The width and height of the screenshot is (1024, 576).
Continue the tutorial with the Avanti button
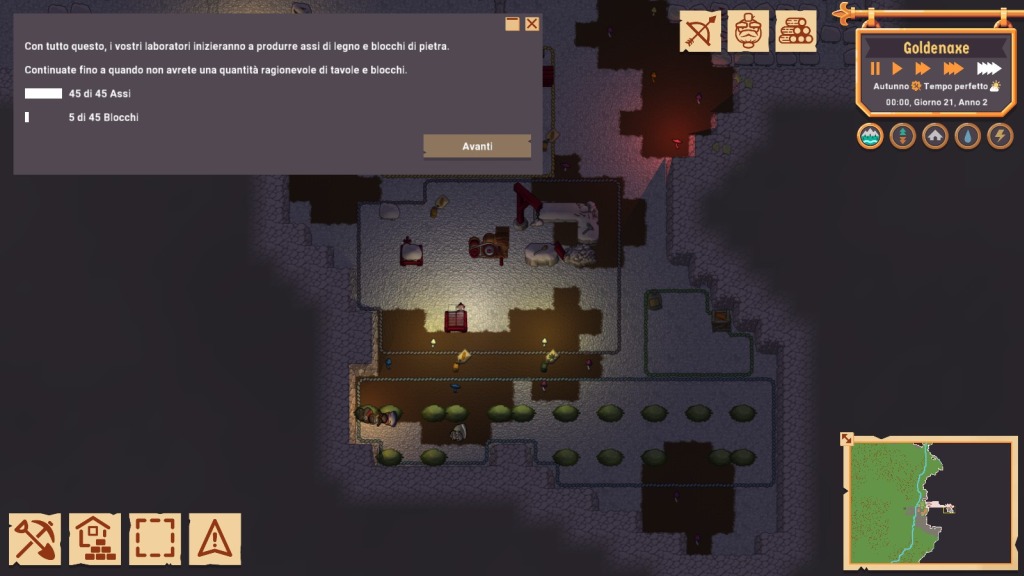click(x=477, y=146)
